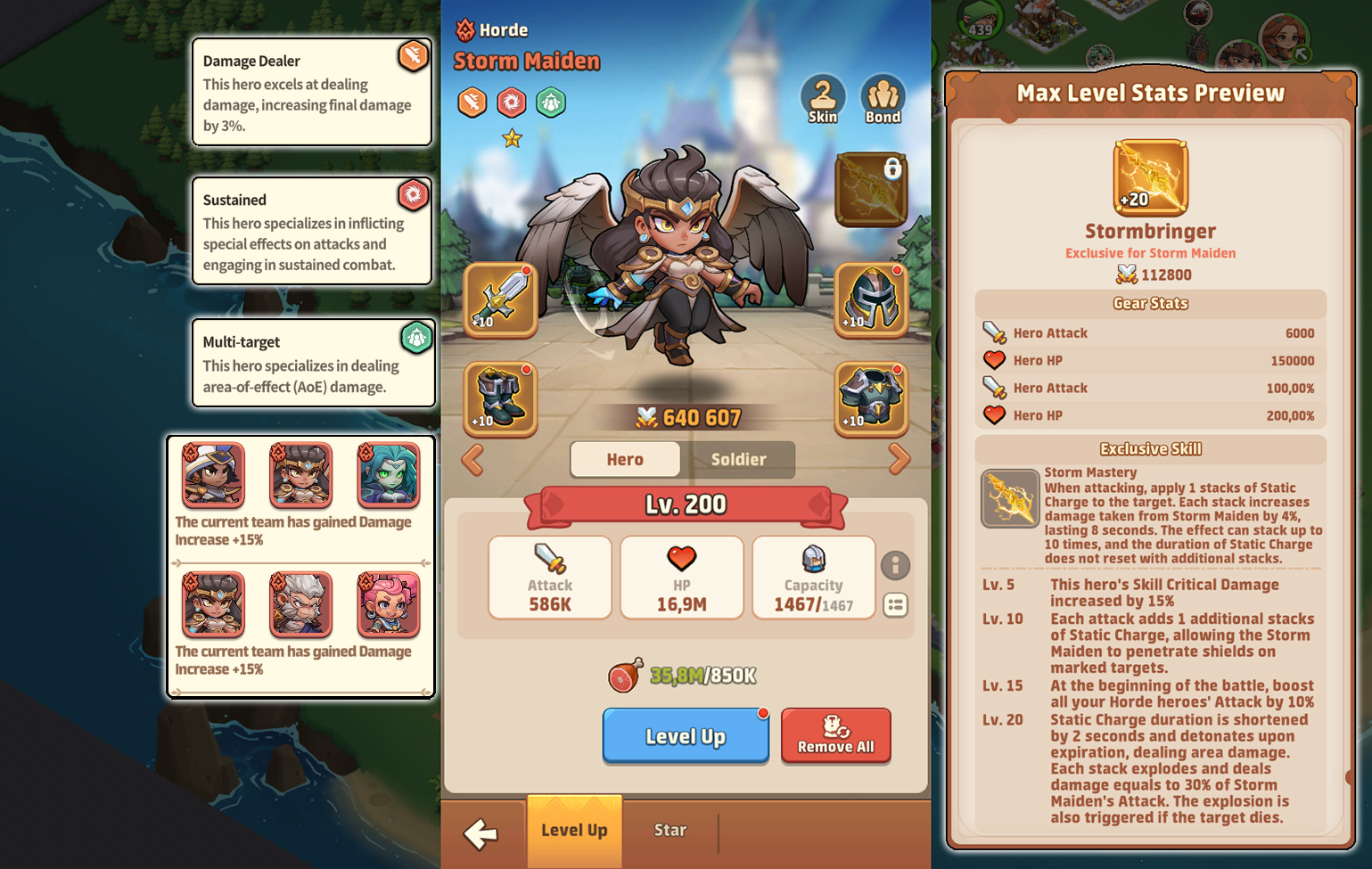Click Remove All equipment button
The image size is (1372, 869).
click(835, 736)
